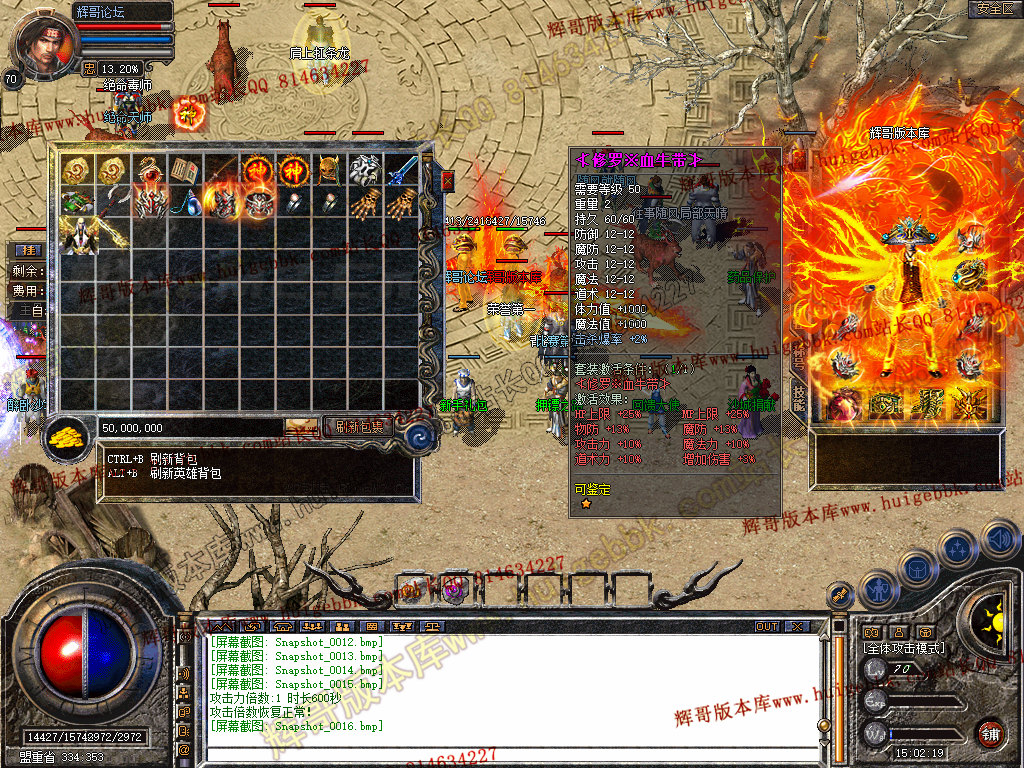Close the chat window with X

797,626
